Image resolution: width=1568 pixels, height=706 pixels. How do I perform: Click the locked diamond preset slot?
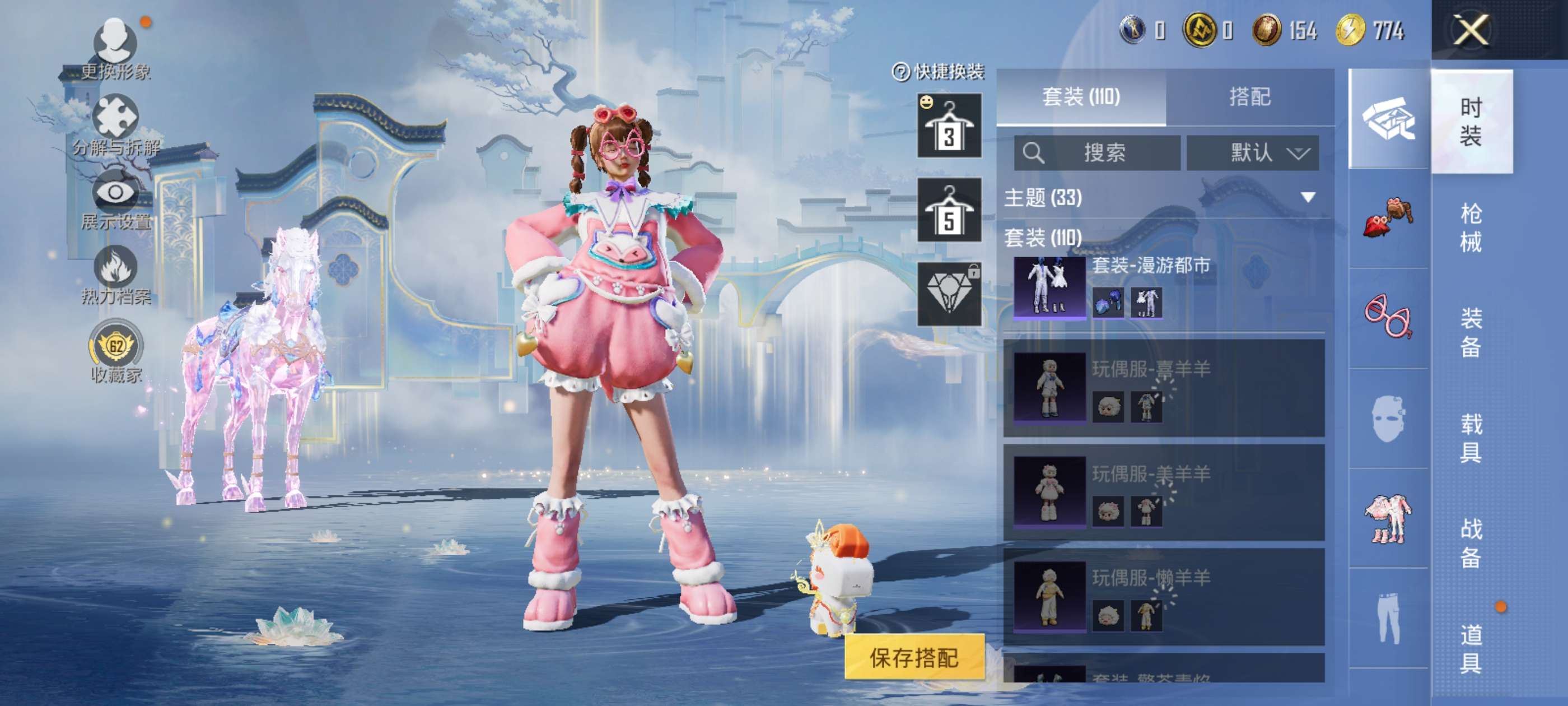[x=949, y=294]
